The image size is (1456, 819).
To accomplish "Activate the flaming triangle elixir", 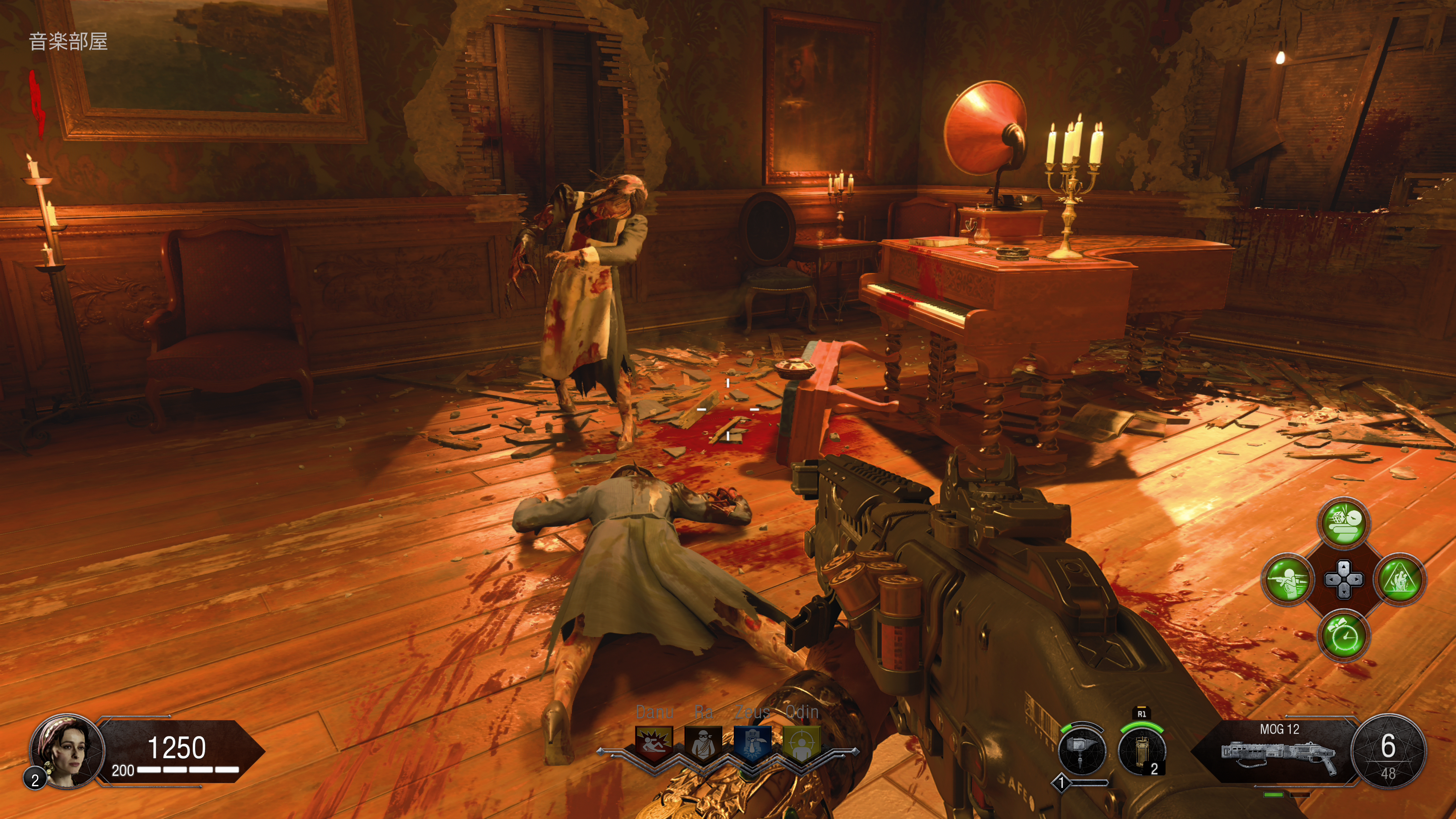I will (1400, 579).
